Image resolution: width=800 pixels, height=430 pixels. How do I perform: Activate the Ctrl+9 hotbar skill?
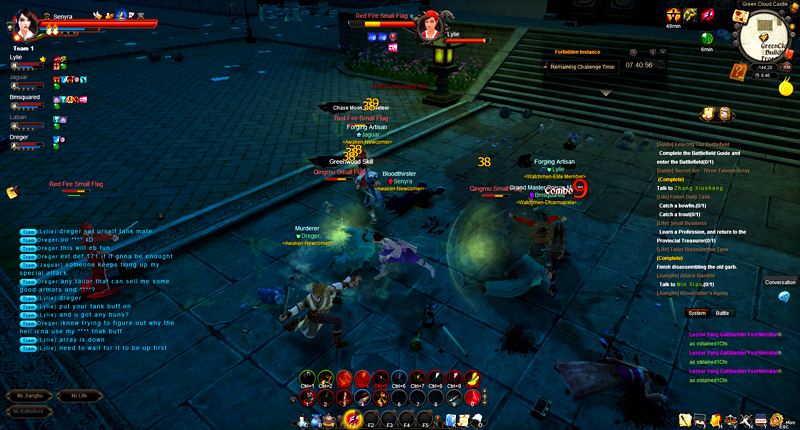(452, 378)
